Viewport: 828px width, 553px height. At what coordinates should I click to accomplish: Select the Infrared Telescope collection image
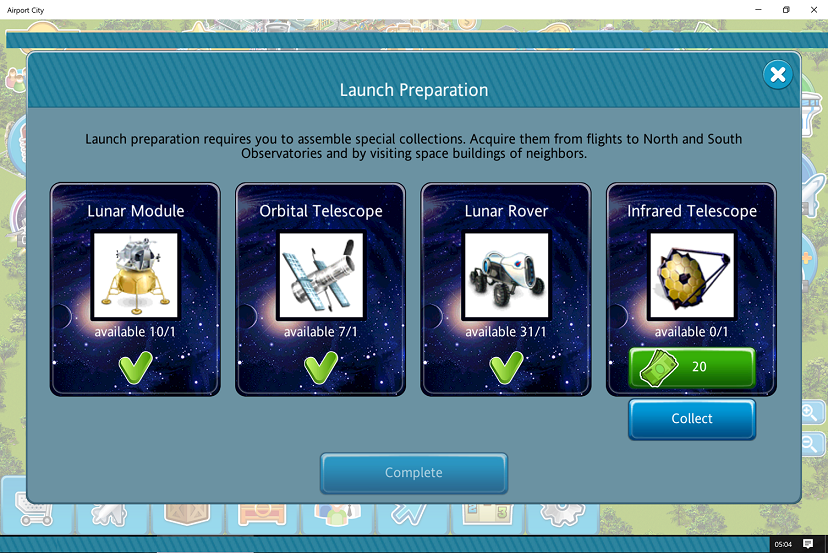click(x=691, y=276)
